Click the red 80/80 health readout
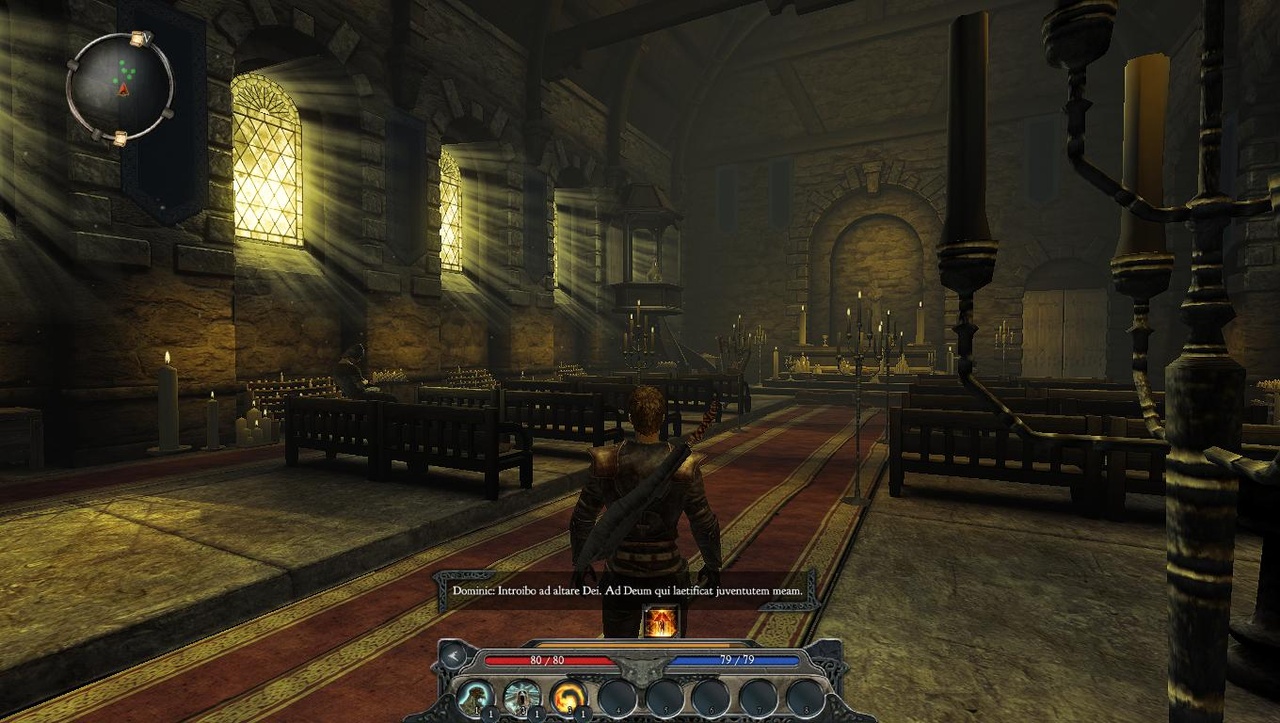 [549, 659]
